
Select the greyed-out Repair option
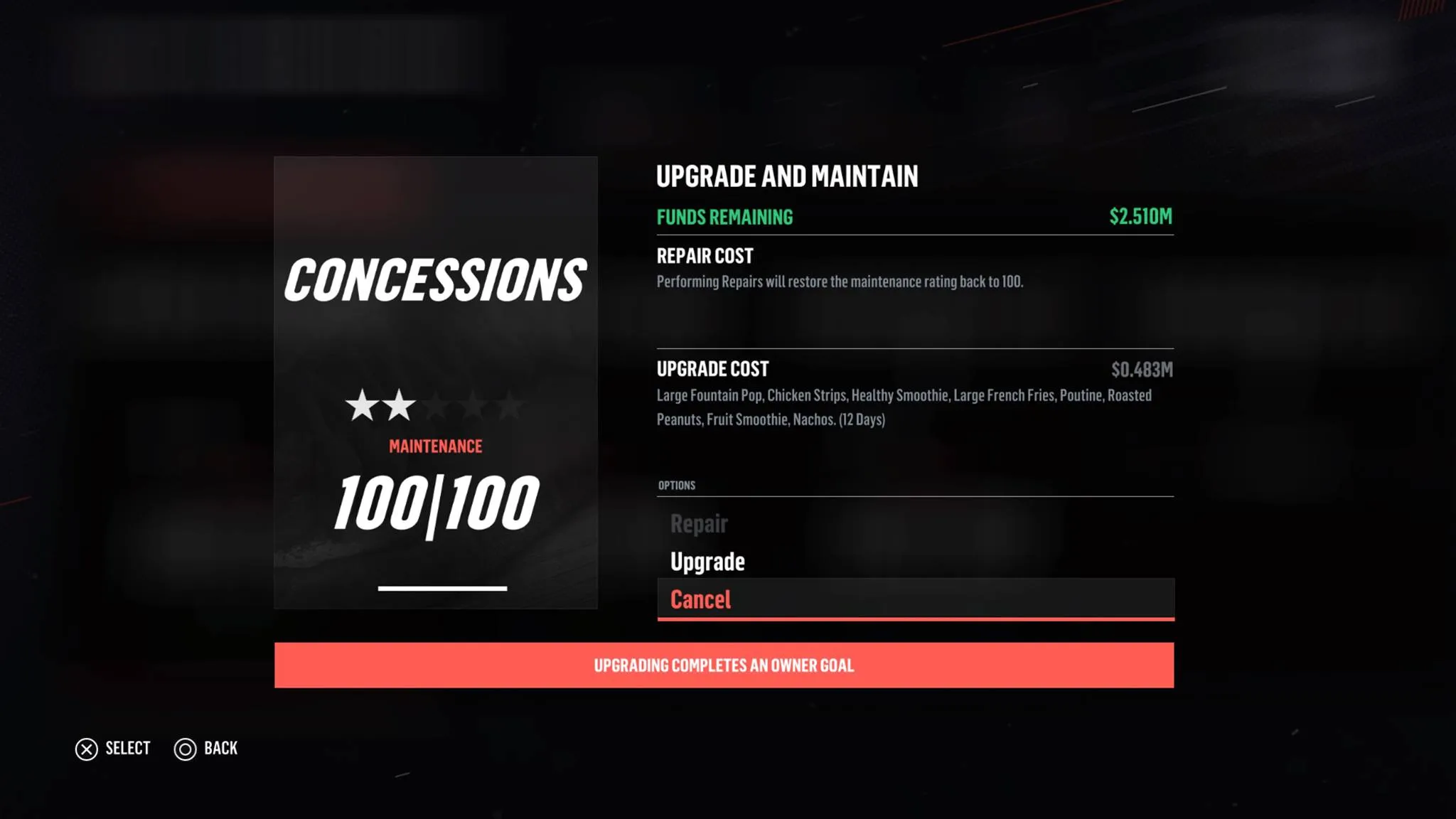699,524
